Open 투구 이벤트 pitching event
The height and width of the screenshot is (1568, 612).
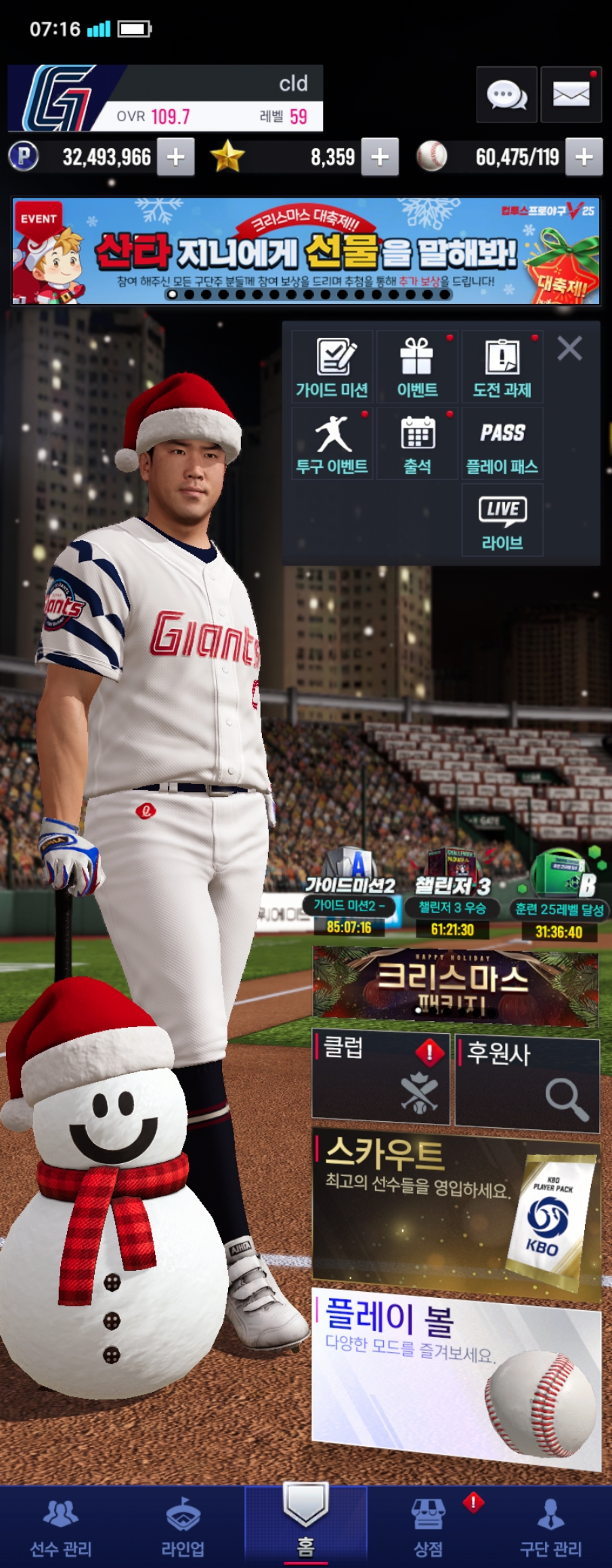click(x=332, y=444)
